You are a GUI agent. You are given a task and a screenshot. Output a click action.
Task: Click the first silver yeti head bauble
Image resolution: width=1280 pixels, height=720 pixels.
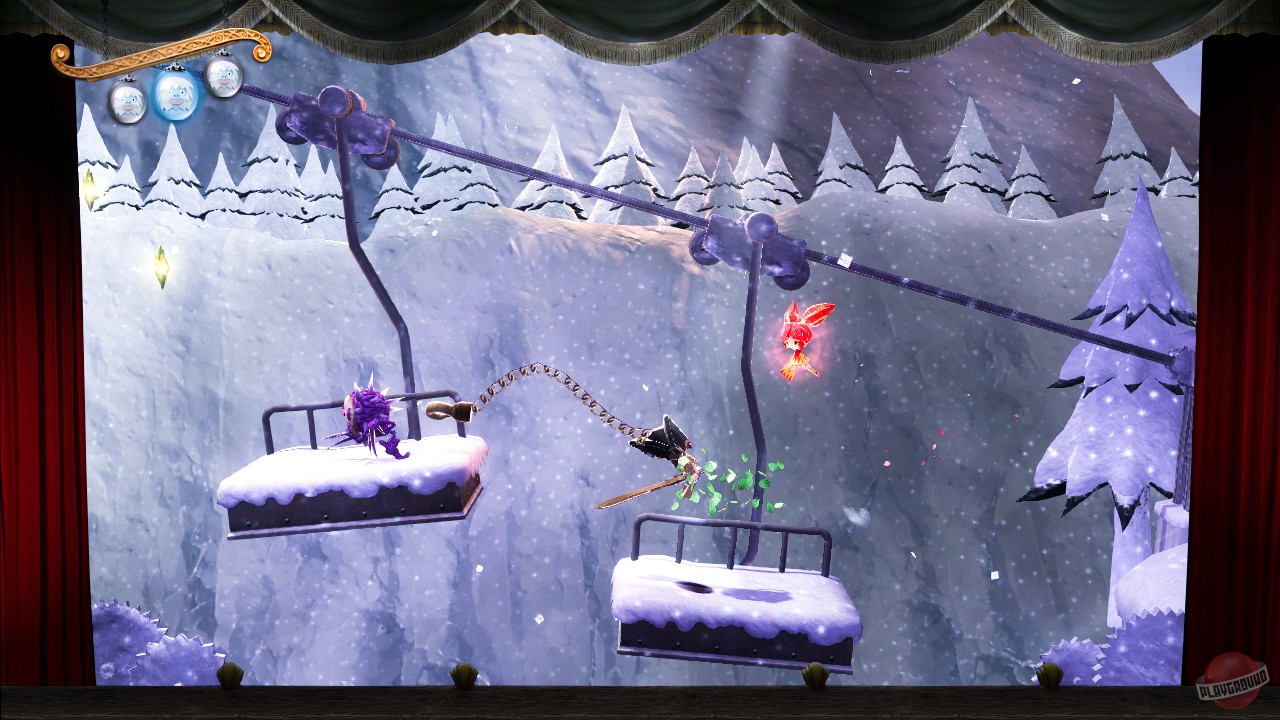pos(128,100)
